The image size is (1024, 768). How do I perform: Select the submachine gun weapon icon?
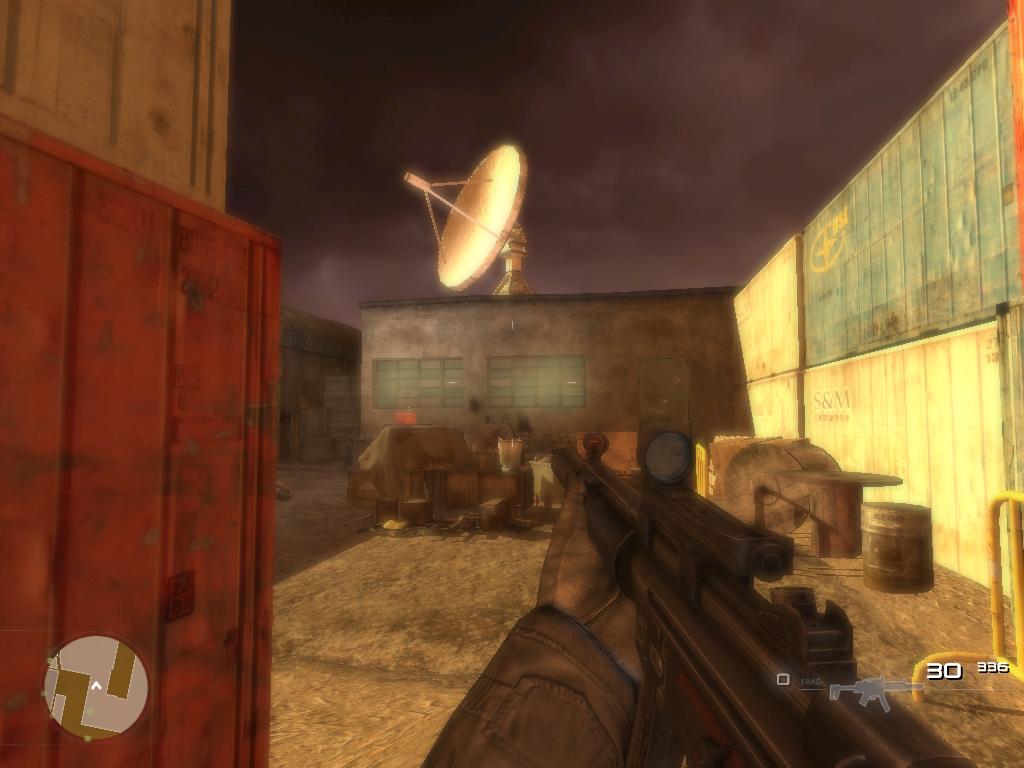click(868, 690)
